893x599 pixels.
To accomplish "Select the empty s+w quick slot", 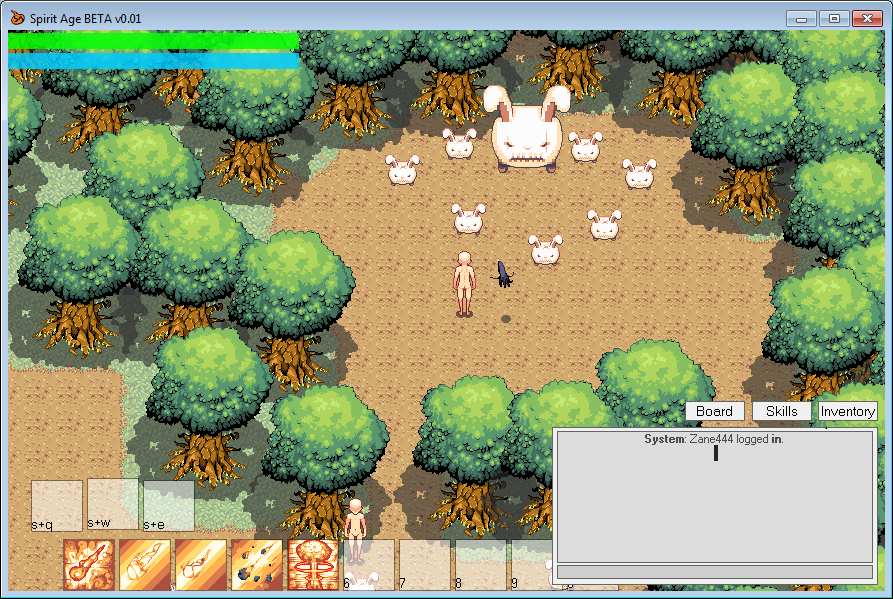I will (112, 503).
